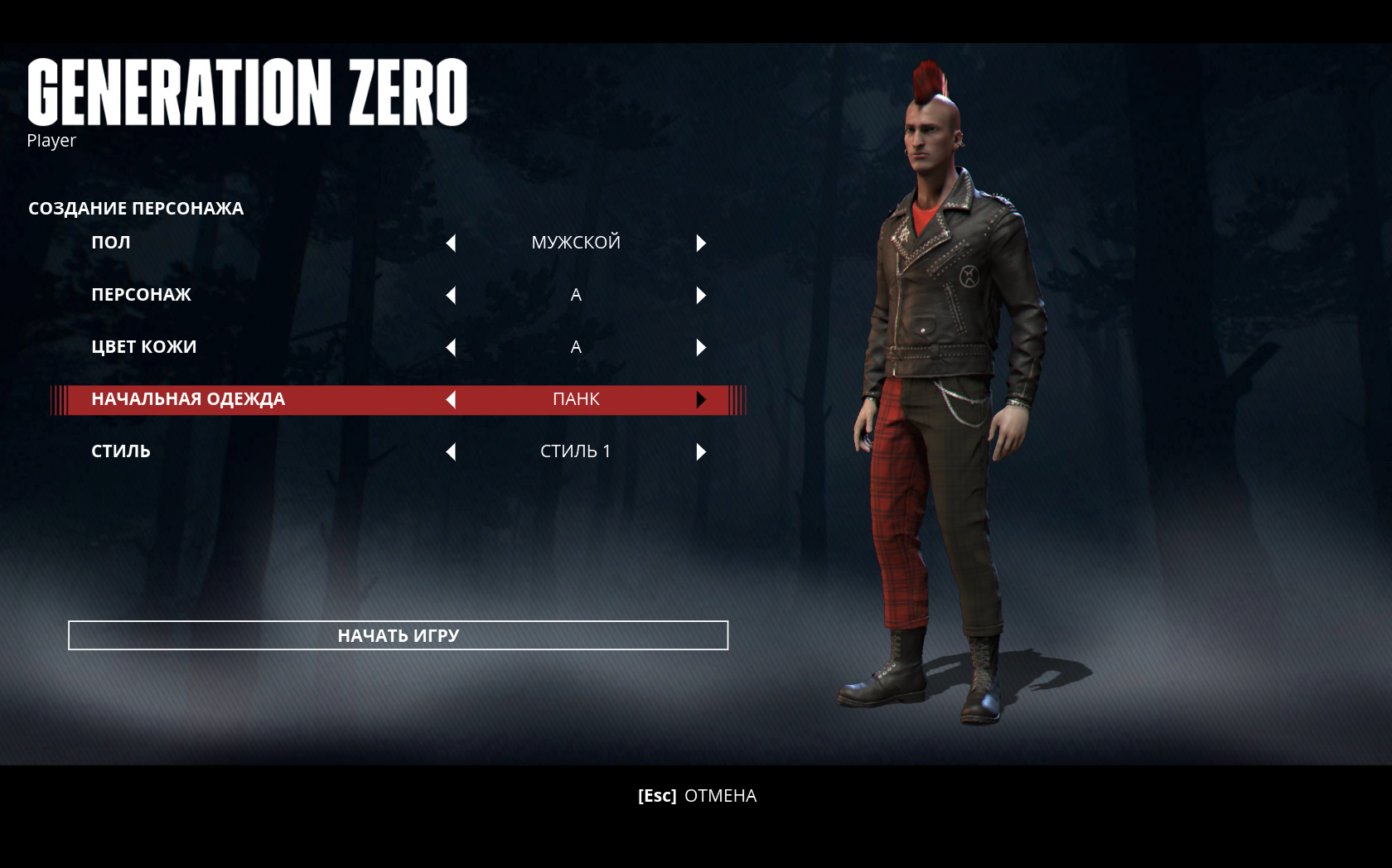Choose previous ПЕРСОНАЖ with left arrow
The height and width of the screenshot is (868, 1392).
[x=451, y=295]
